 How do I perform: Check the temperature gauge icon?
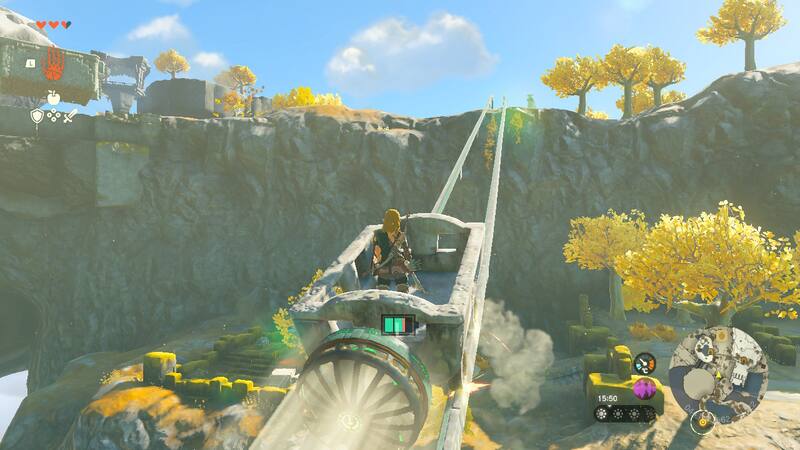pyautogui.click(x=644, y=362)
